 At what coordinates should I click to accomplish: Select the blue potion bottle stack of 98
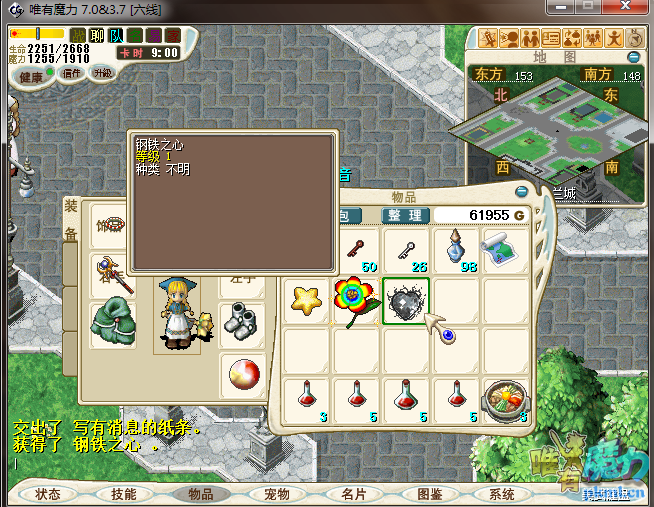[456, 250]
